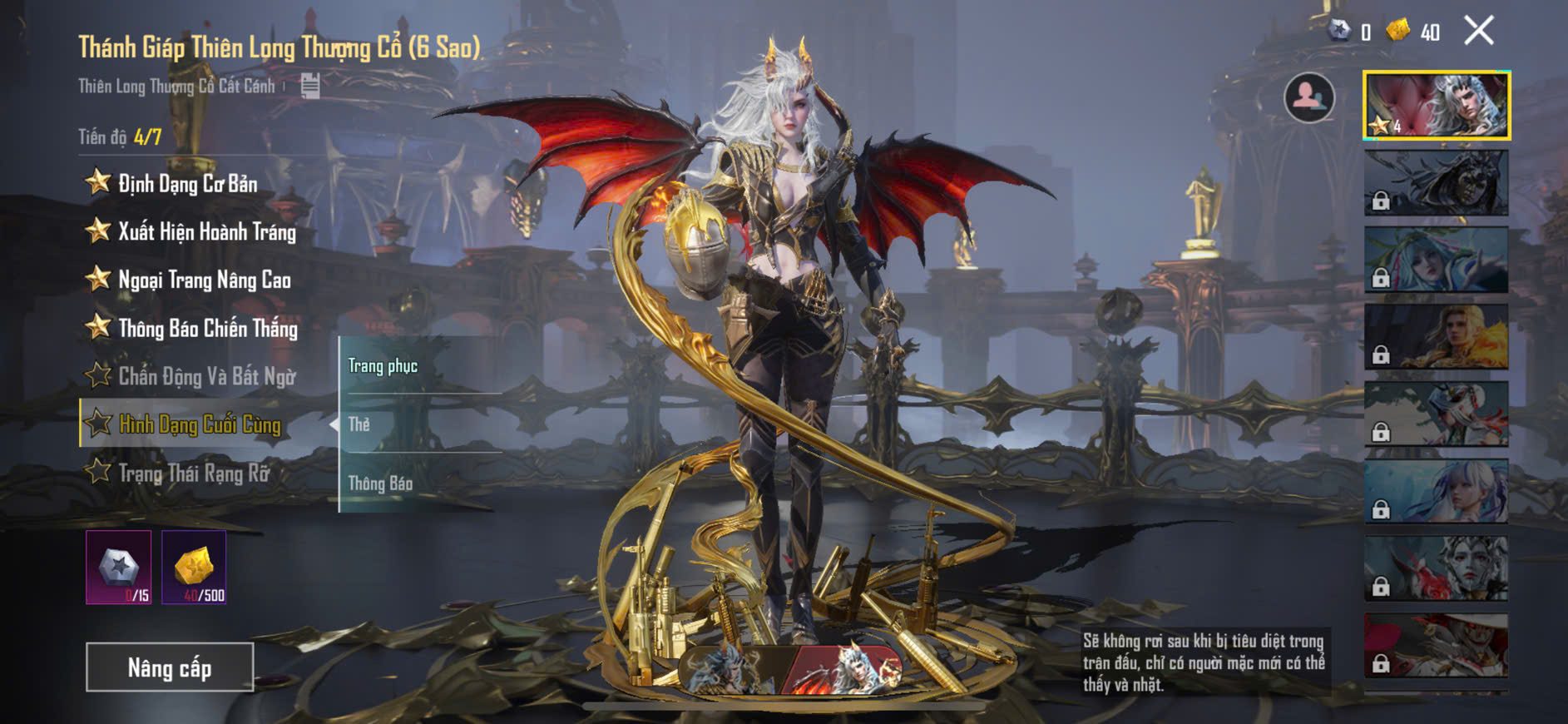Open the details note icon beside subtitle
The width and height of the screenshot is (1568, 724).
310,85
